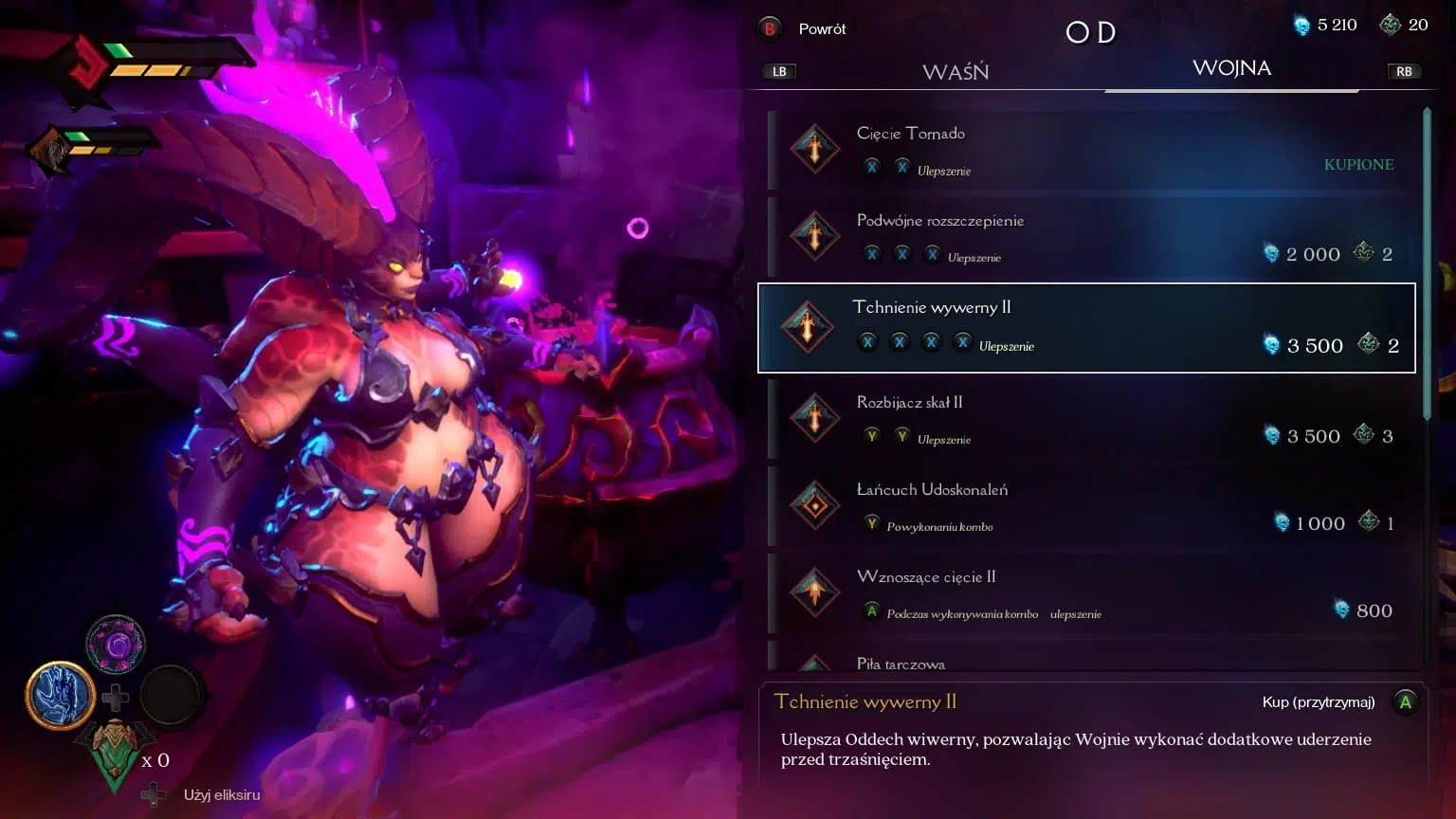This screenshot has width=1456, height=819.
Task: Highlight the Tchnienie wywerny II upgrade
Action: click(x=1086, y=328)
